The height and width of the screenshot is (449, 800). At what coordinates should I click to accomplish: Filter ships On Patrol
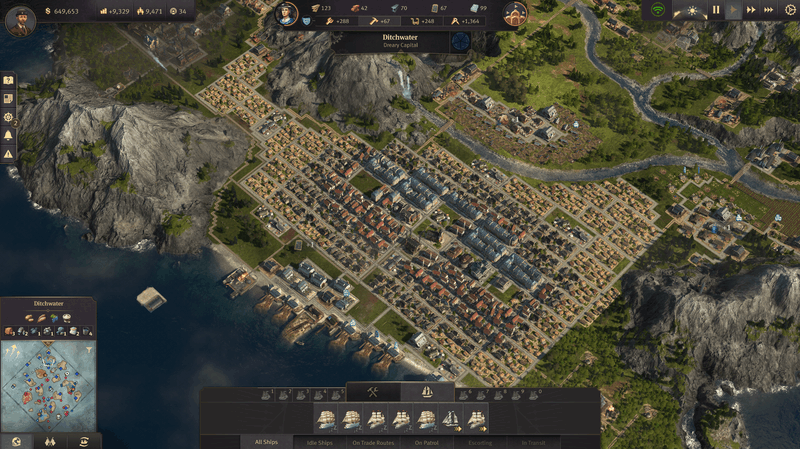click(x=427, y=441)
